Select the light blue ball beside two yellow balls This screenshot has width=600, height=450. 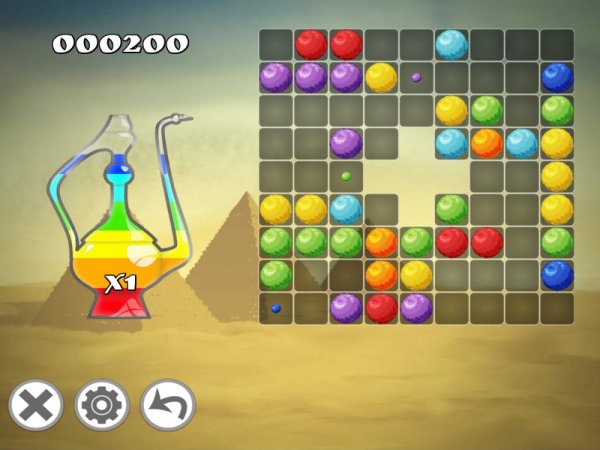tap(346, 209)
